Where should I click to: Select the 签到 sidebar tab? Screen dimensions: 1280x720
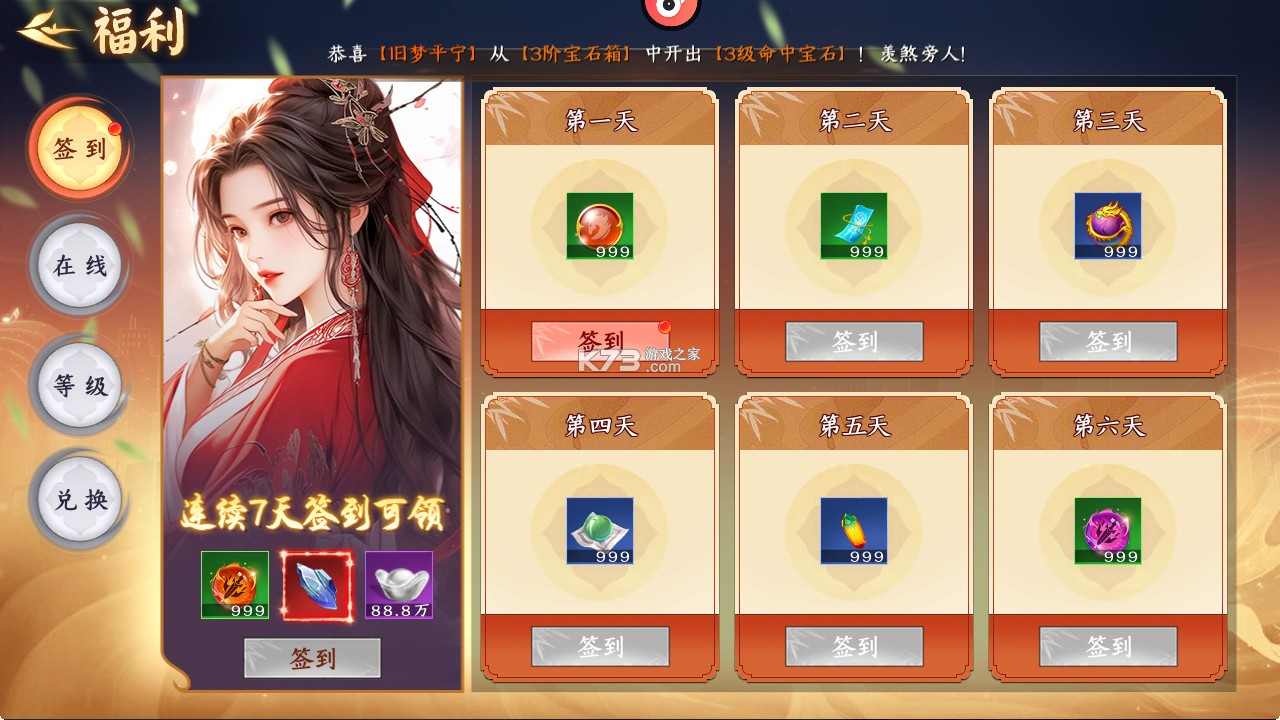pos(78,145)
